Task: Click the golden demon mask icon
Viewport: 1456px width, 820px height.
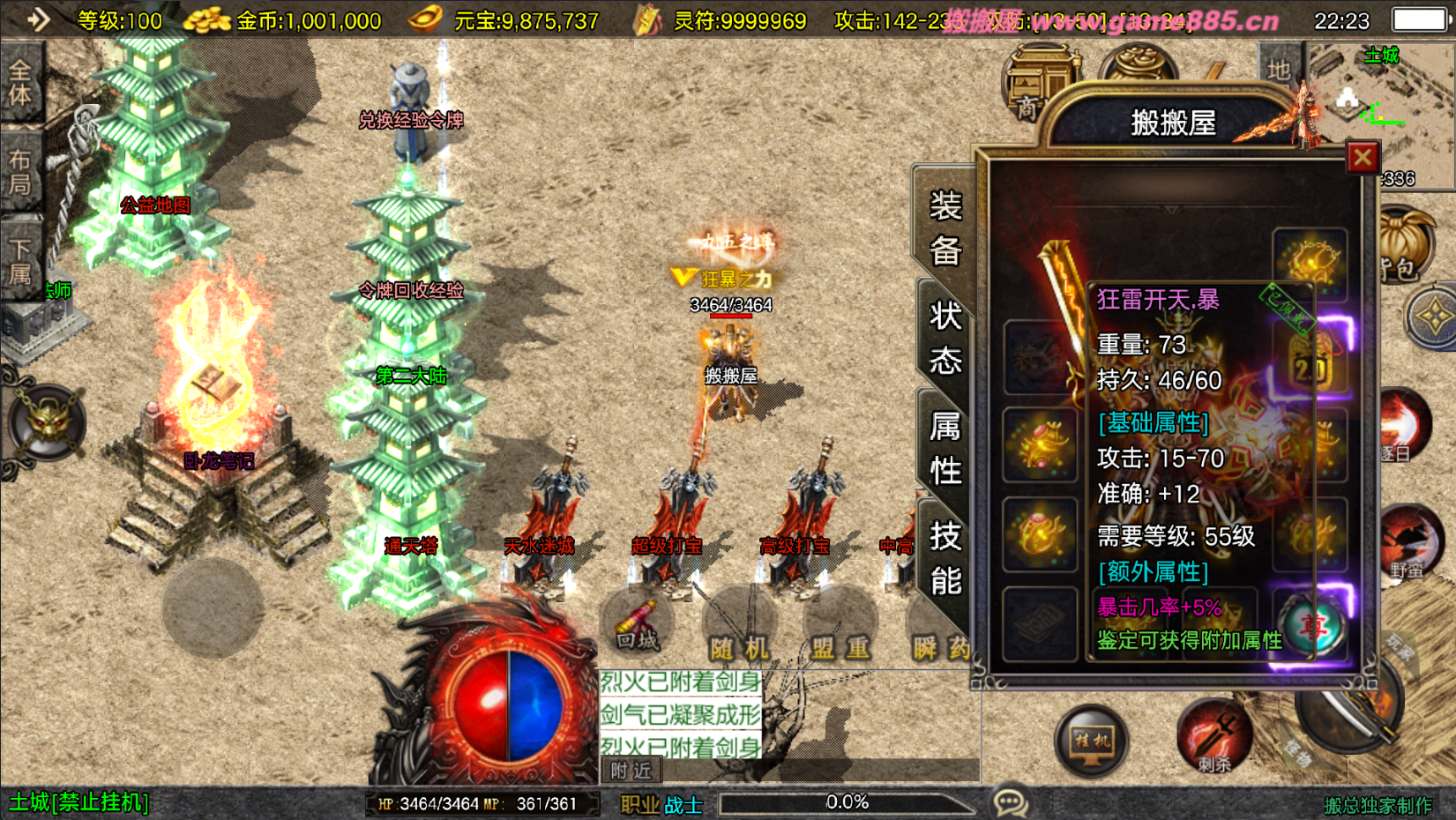Action: click(47, 422)
